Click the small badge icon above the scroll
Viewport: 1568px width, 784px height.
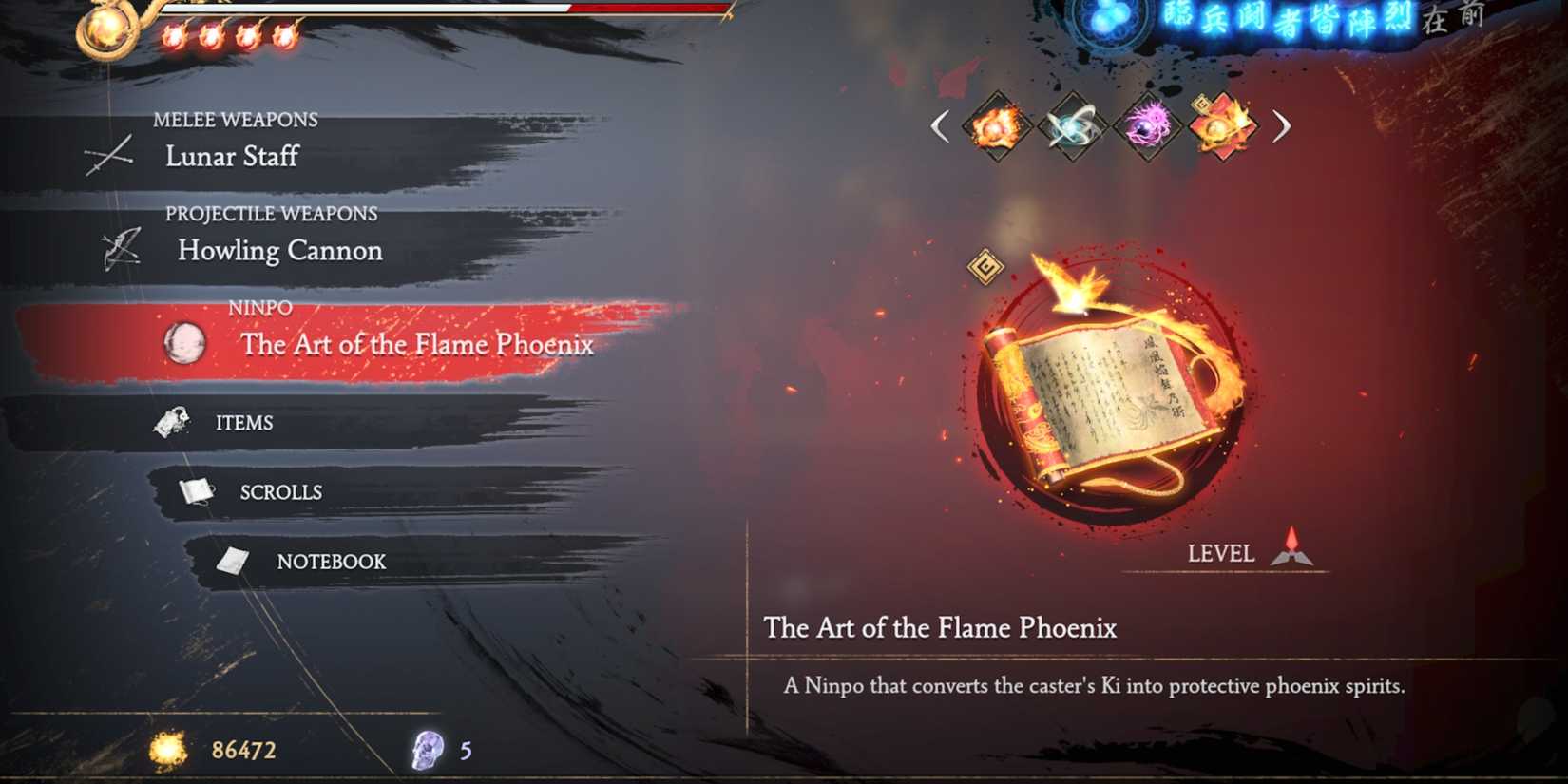(x=985, y=268)
